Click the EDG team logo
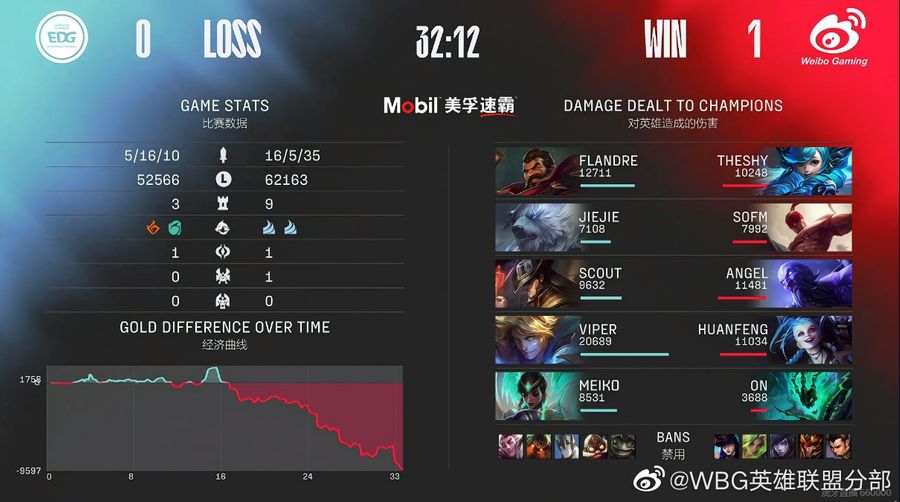Image resolution: width=900 pixels, height=502 pixels. [62, 39]
